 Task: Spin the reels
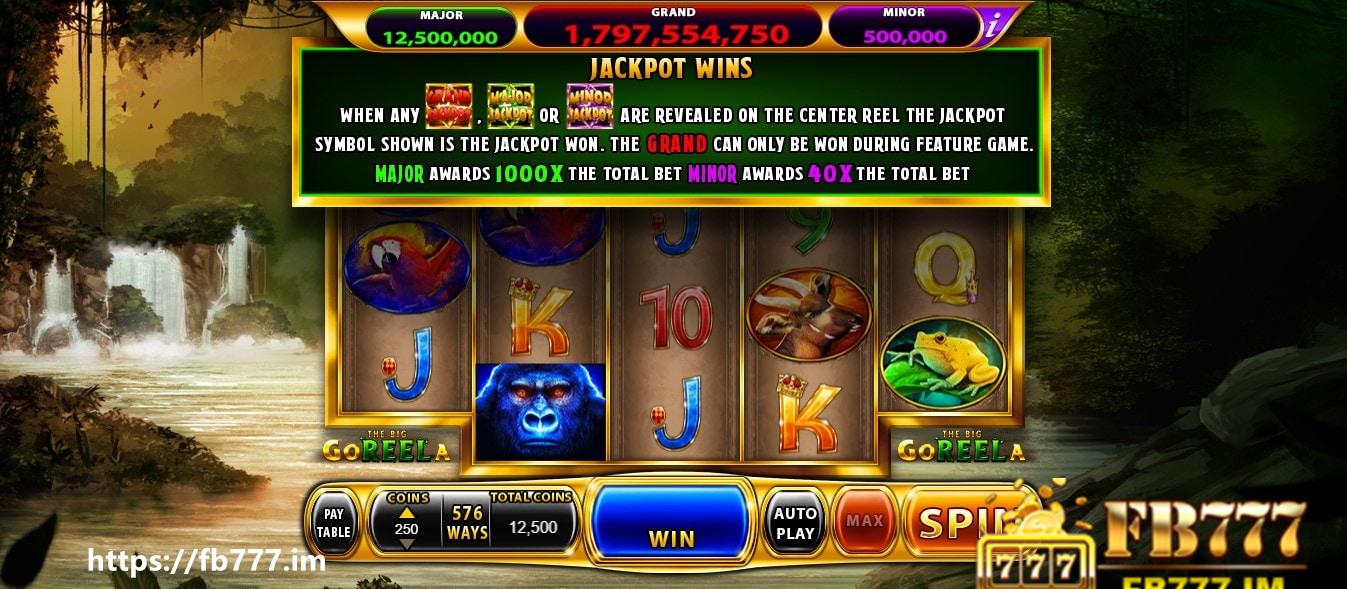pos(955,521)
